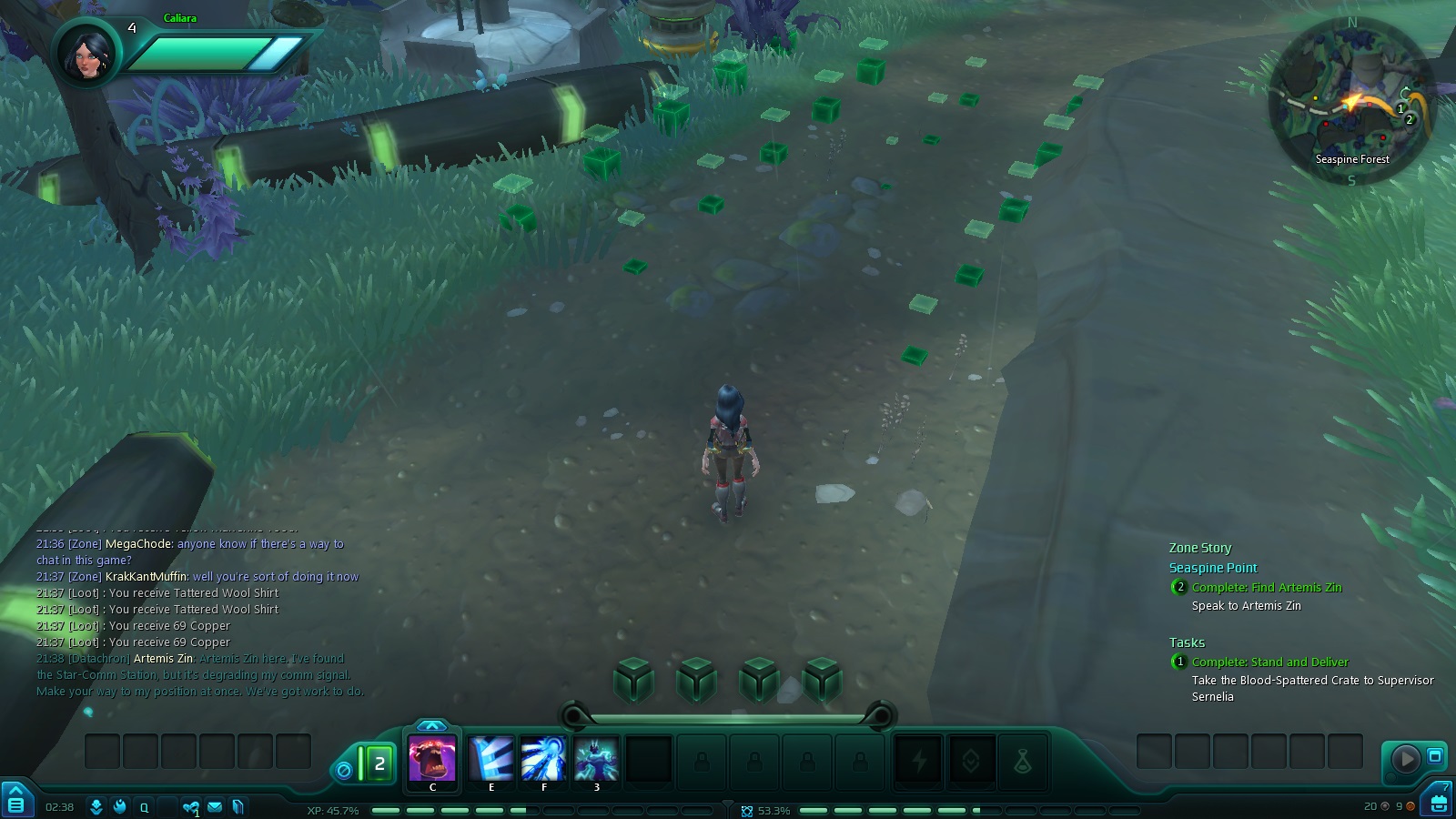This screenshot has height=819, width=1456.
Task: Open the Seaspine Forest minimap
Action: pyautogui.click(x=1352, y=102)
